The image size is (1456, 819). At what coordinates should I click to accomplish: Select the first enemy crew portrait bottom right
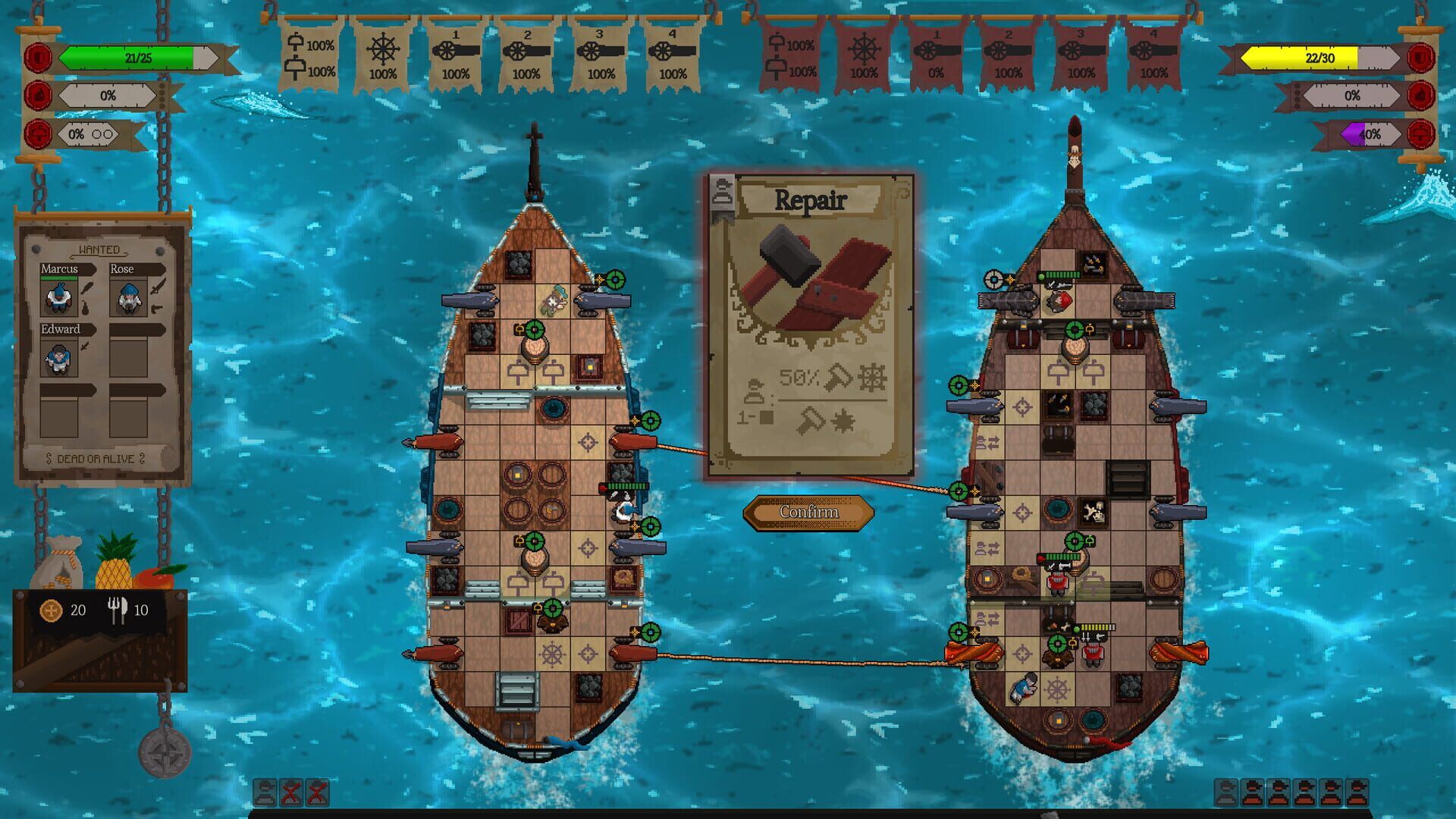[x=1225, y=794]
